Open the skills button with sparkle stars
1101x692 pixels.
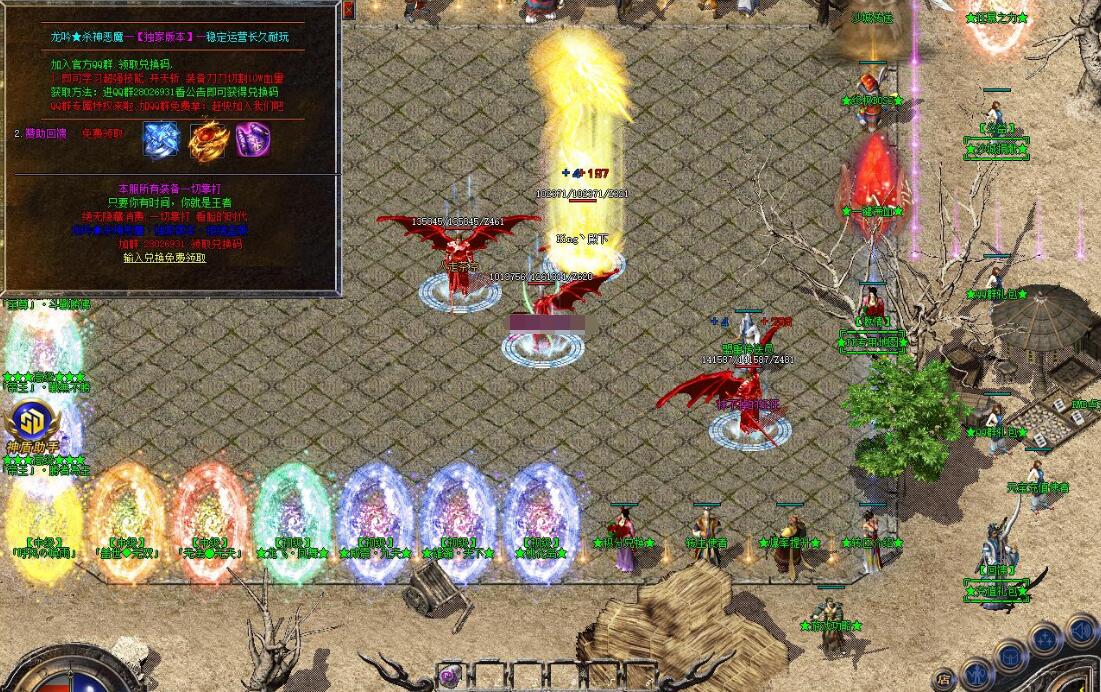1046,638
